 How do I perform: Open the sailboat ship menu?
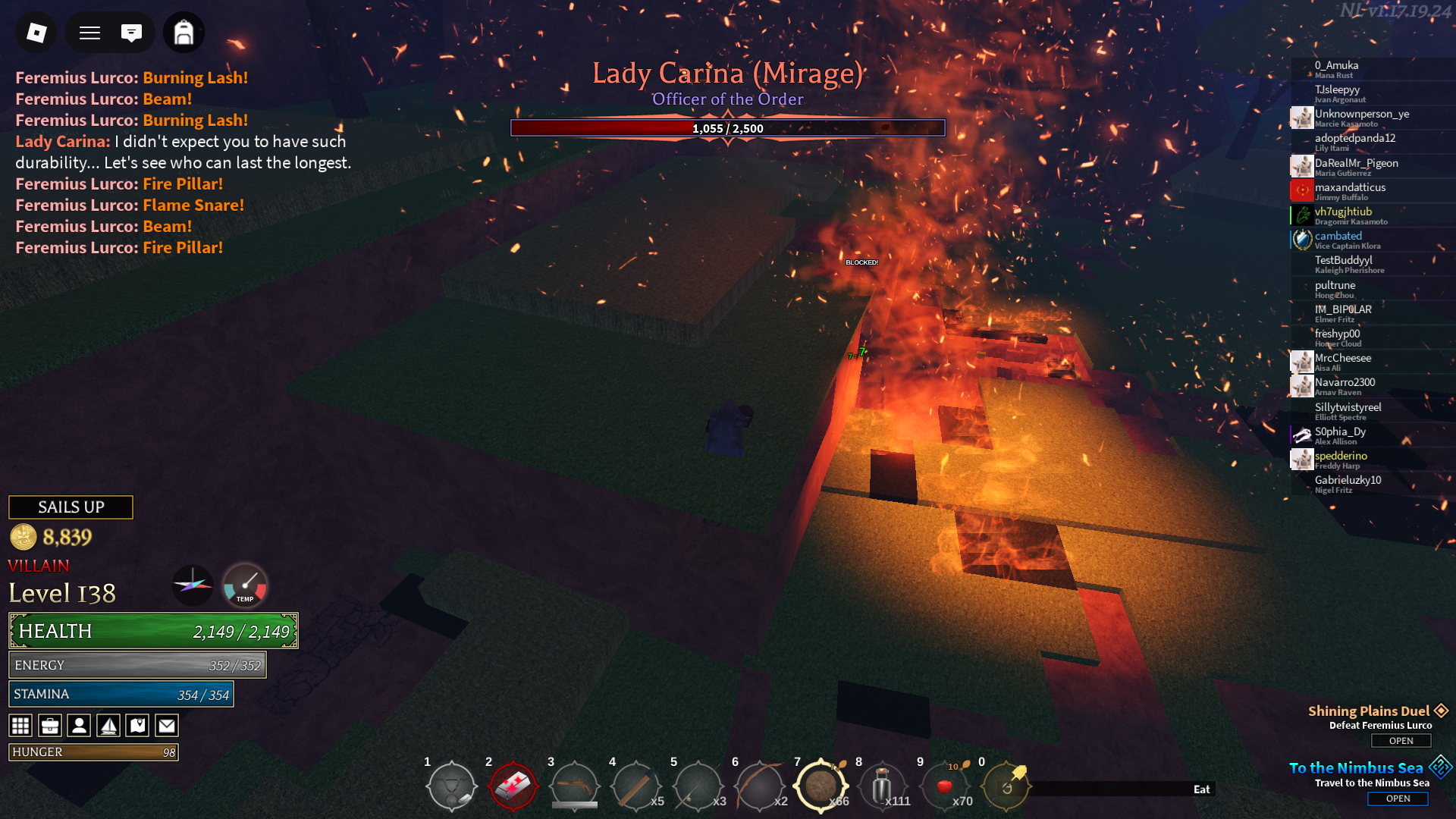[x=108, y=726]
